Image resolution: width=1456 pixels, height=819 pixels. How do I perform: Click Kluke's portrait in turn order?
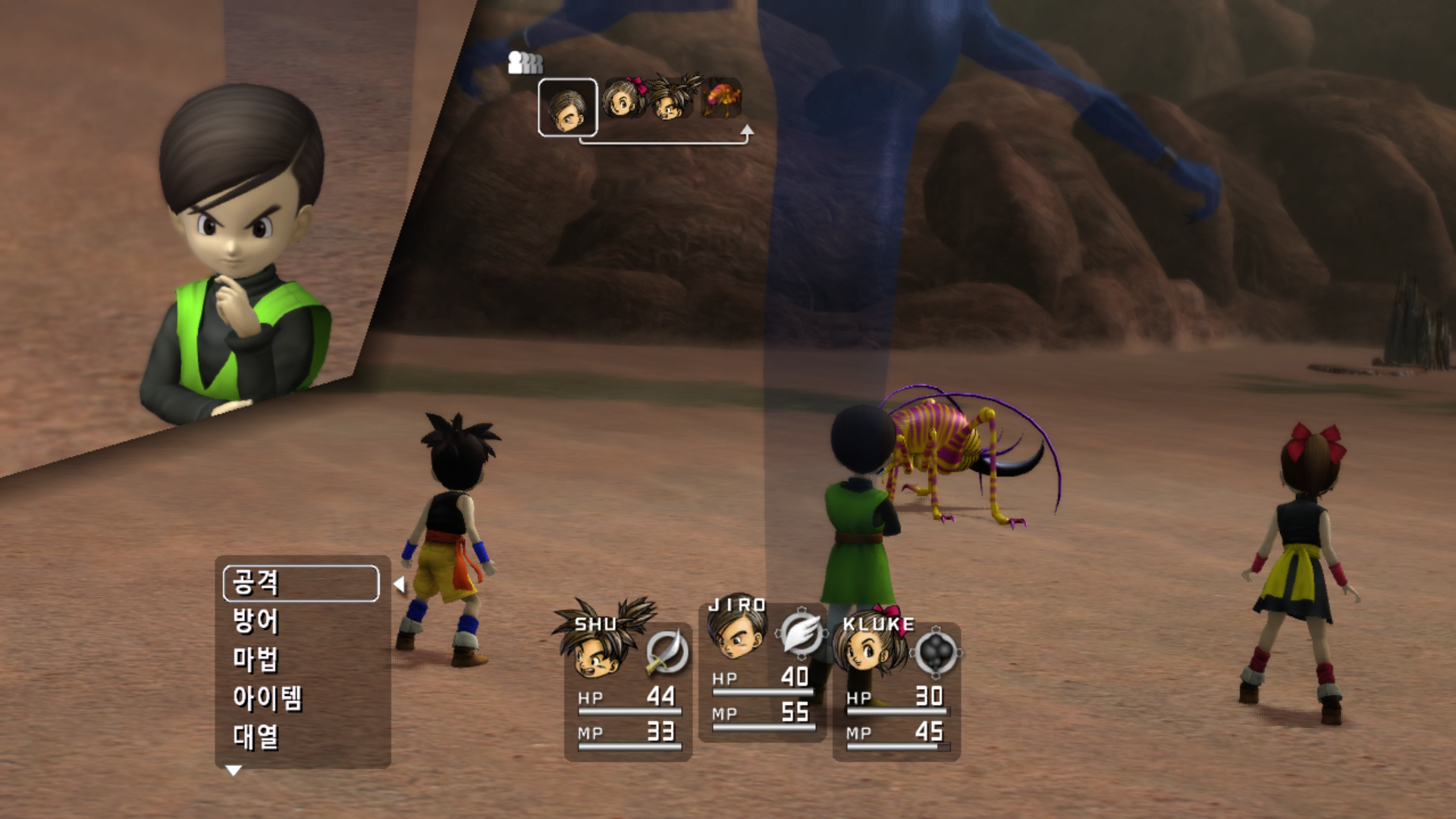click(x=623, y=99)
